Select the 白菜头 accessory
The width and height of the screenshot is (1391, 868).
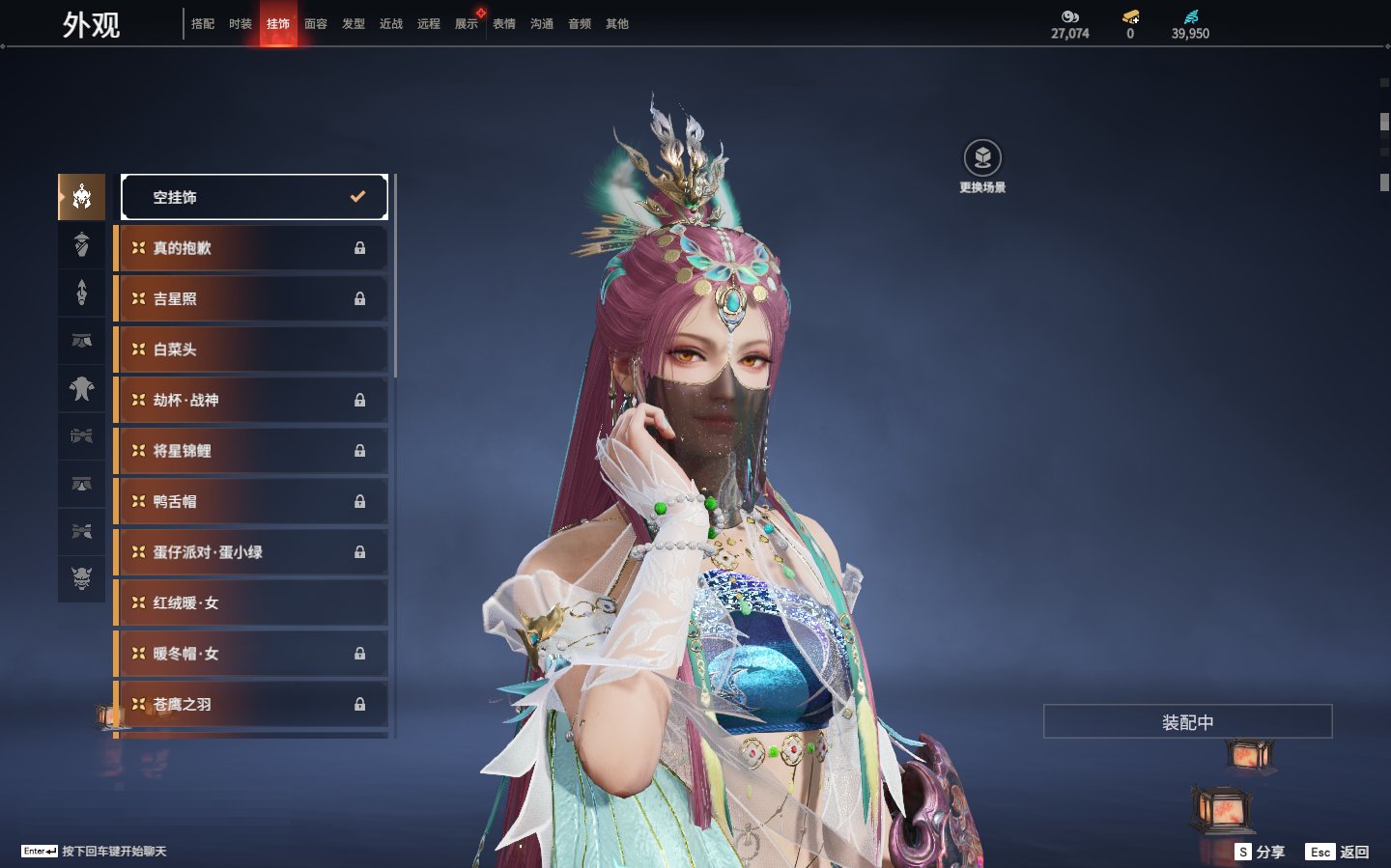(252, 350)
